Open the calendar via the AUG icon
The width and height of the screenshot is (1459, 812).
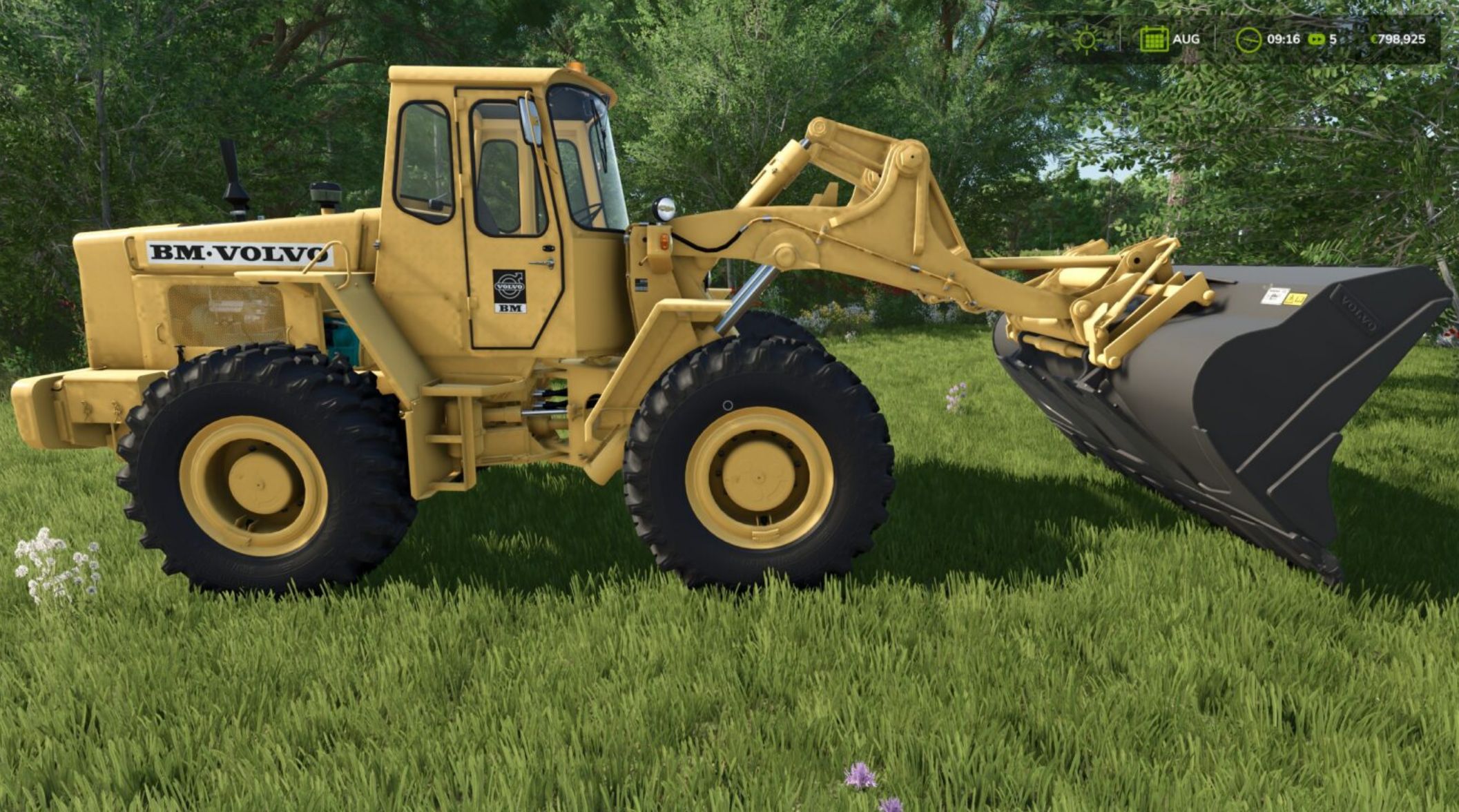click(x=1153, y=39)
